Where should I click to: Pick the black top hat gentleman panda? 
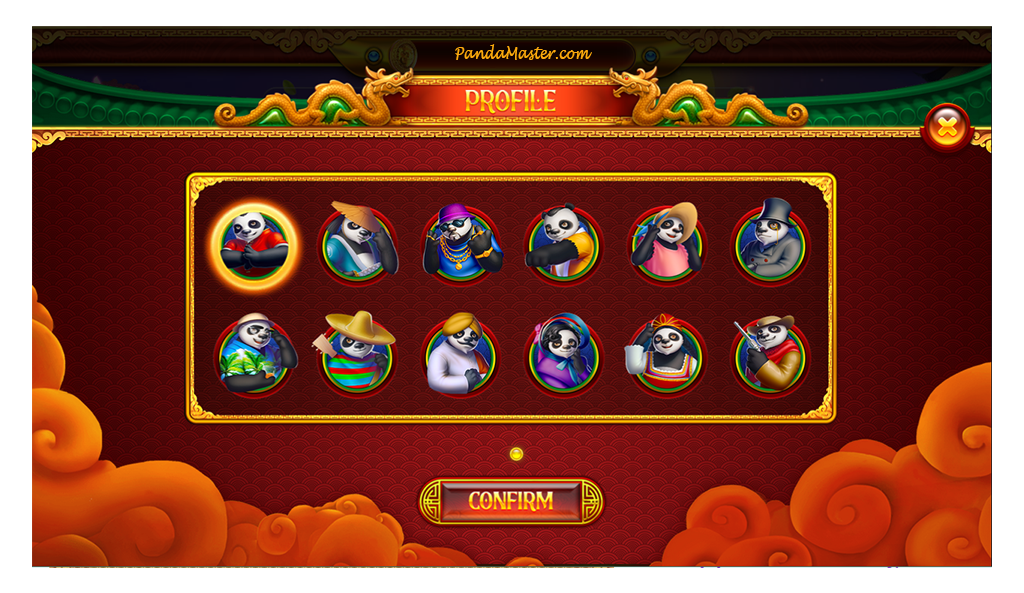click(x=770, y=245)
